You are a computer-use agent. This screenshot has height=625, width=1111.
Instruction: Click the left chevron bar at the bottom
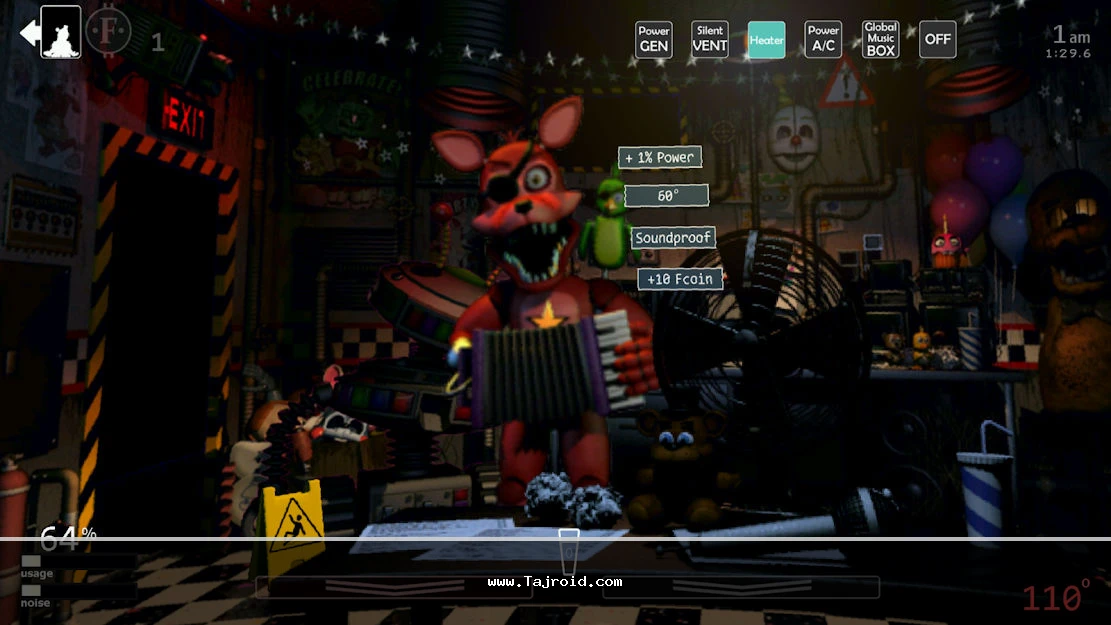point(393,587)
